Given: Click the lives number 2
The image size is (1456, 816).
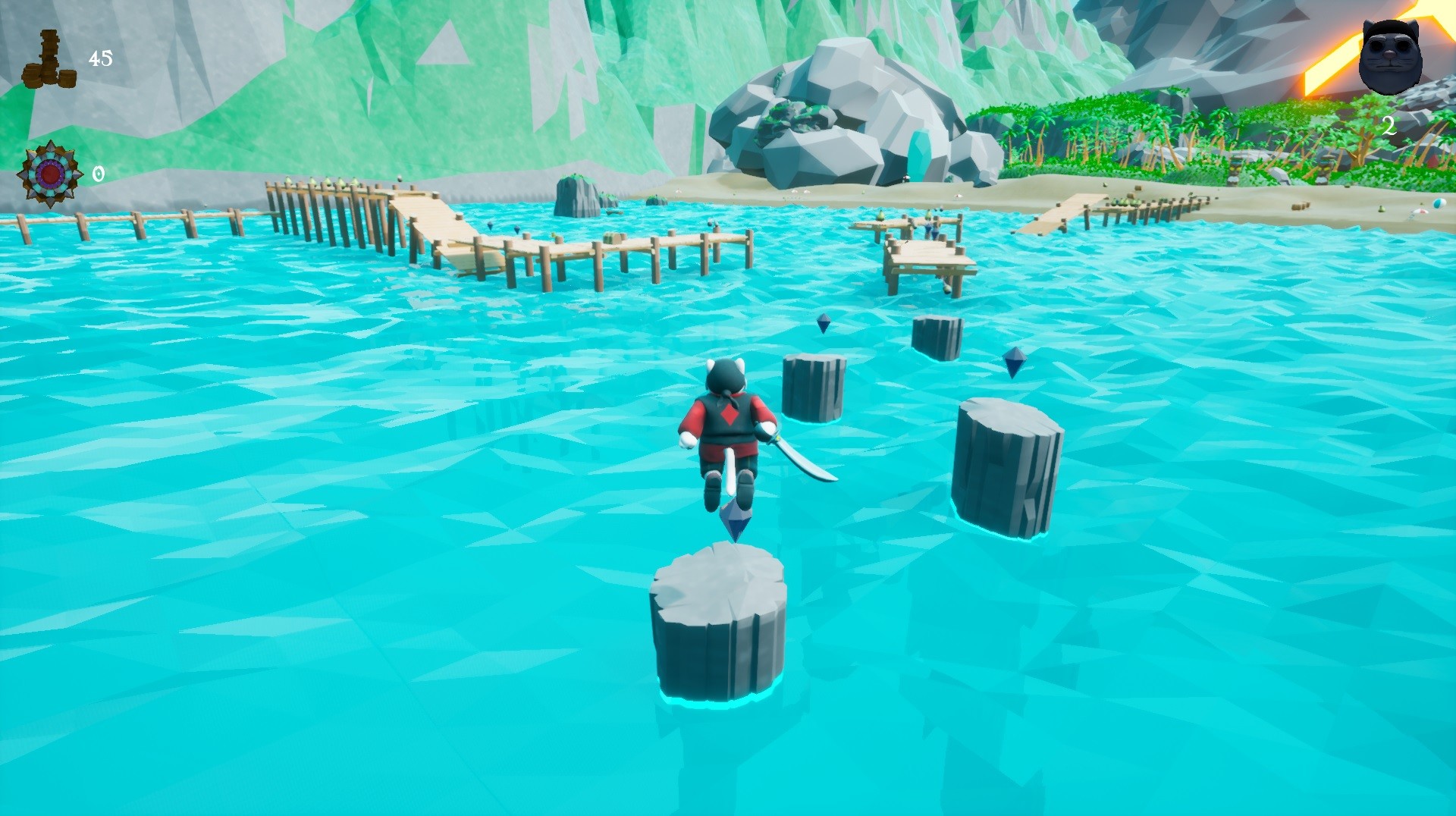Looking at the screenshot, I should [x=1390, y=127].
